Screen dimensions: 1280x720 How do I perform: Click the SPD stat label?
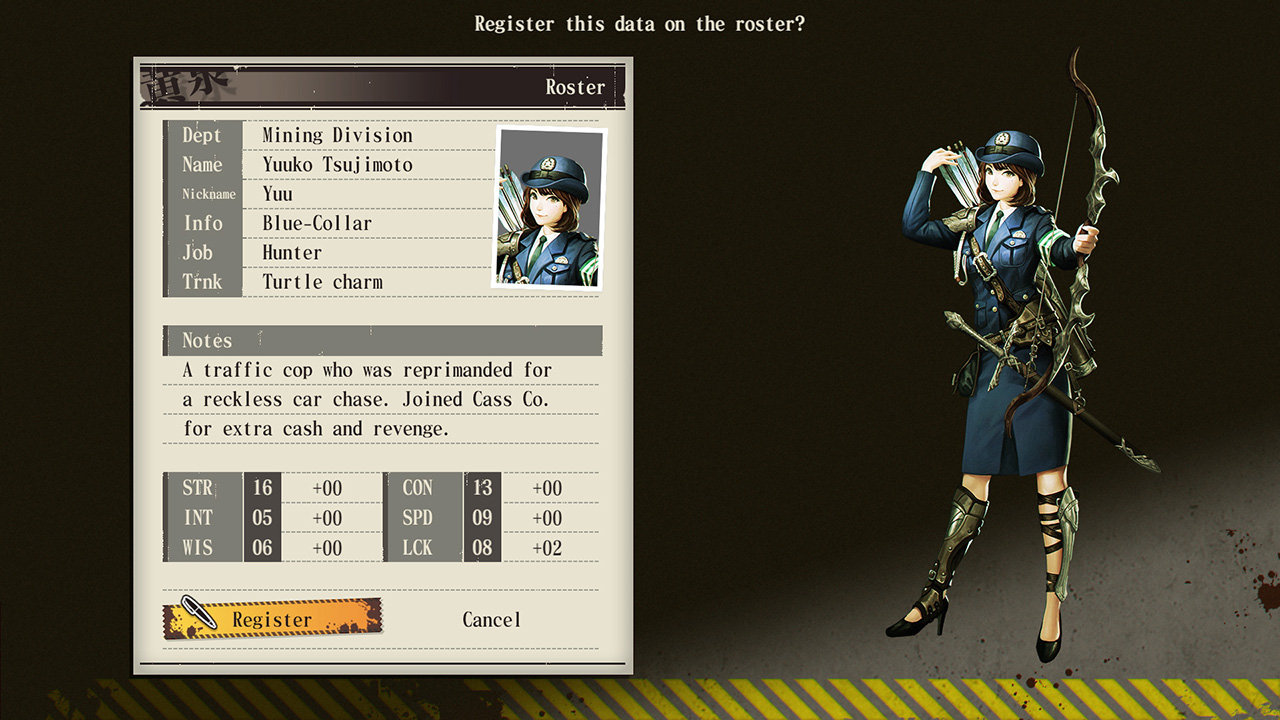[x=417, y=518]
